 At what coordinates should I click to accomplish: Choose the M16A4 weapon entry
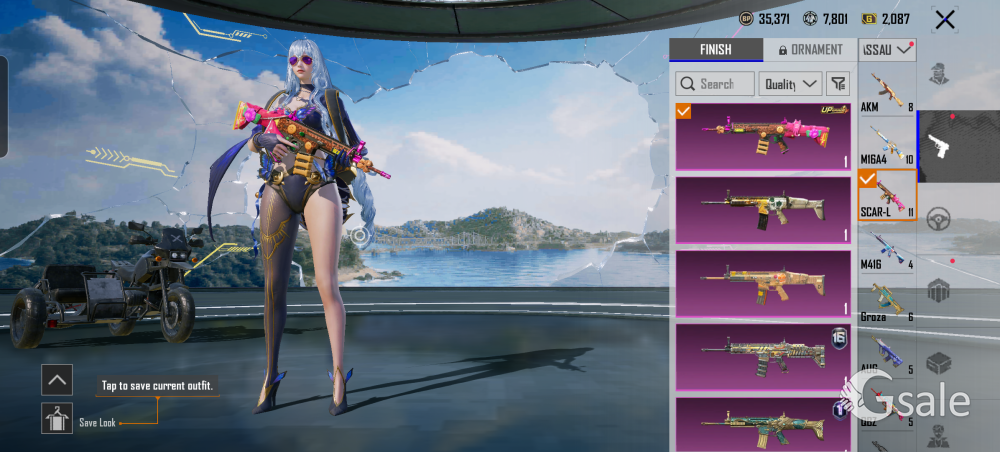tap(887, 144)
